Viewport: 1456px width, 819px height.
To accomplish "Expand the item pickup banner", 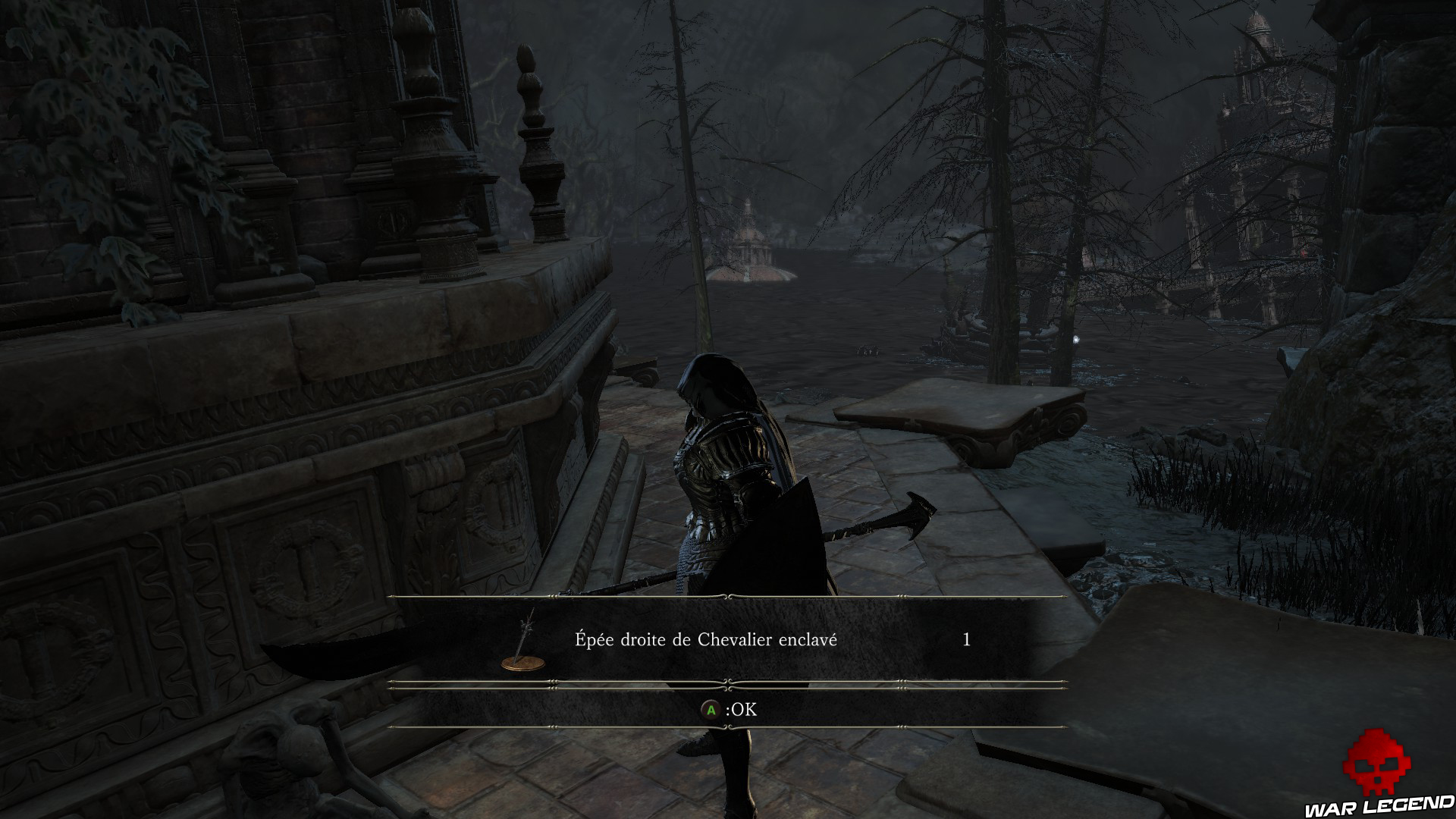I will 728,661.
